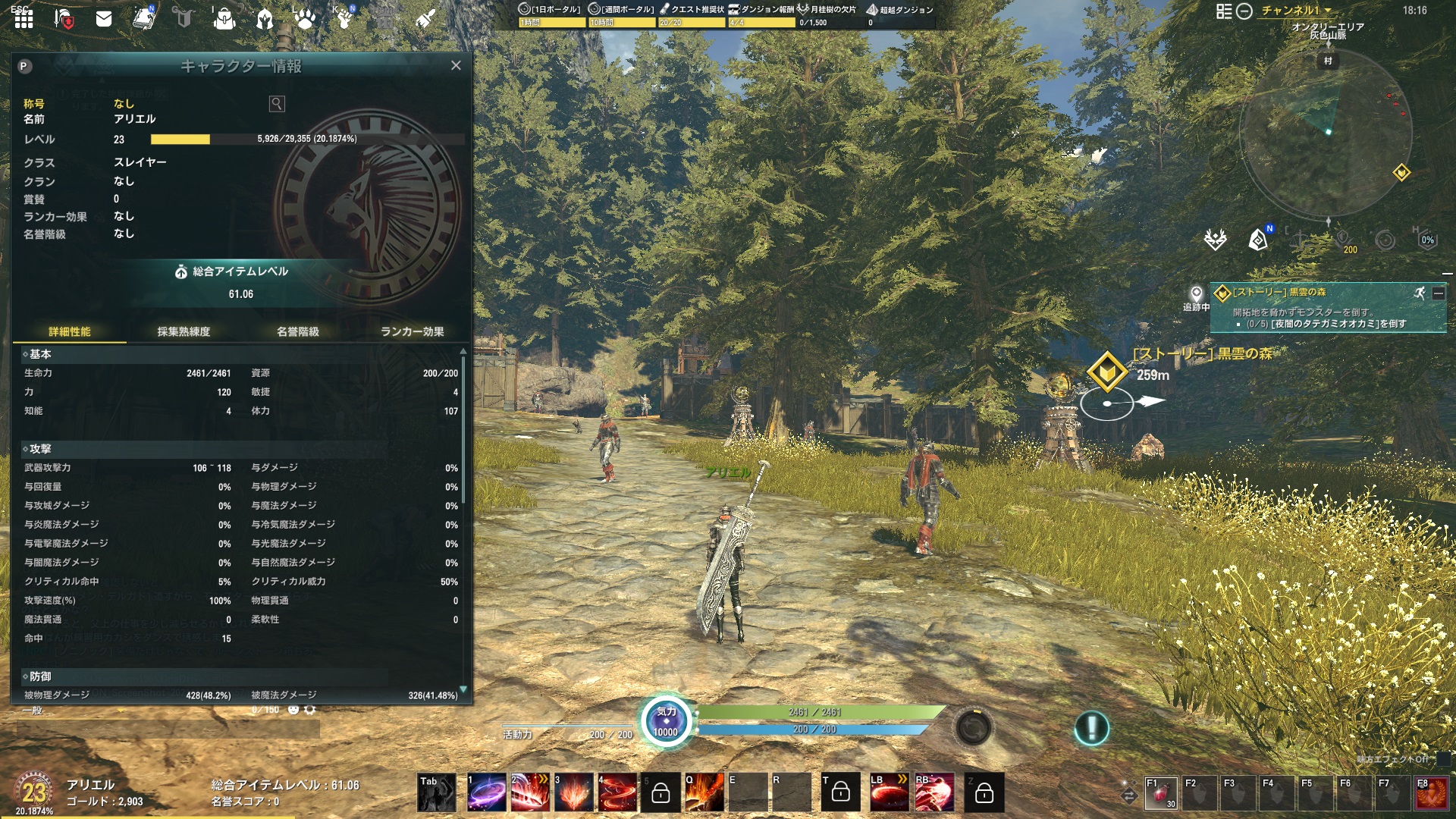
Task: Open the quest journal icon marked G
Action: click(186, 19)
